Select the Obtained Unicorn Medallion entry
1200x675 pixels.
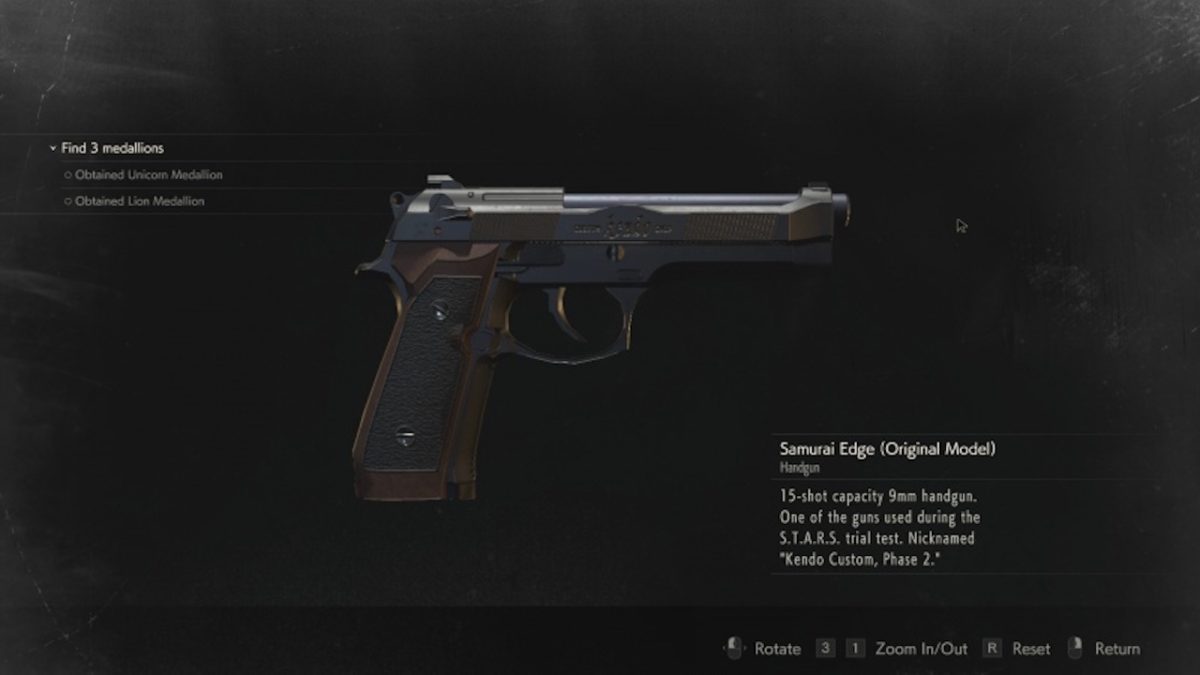pos(148,175)
